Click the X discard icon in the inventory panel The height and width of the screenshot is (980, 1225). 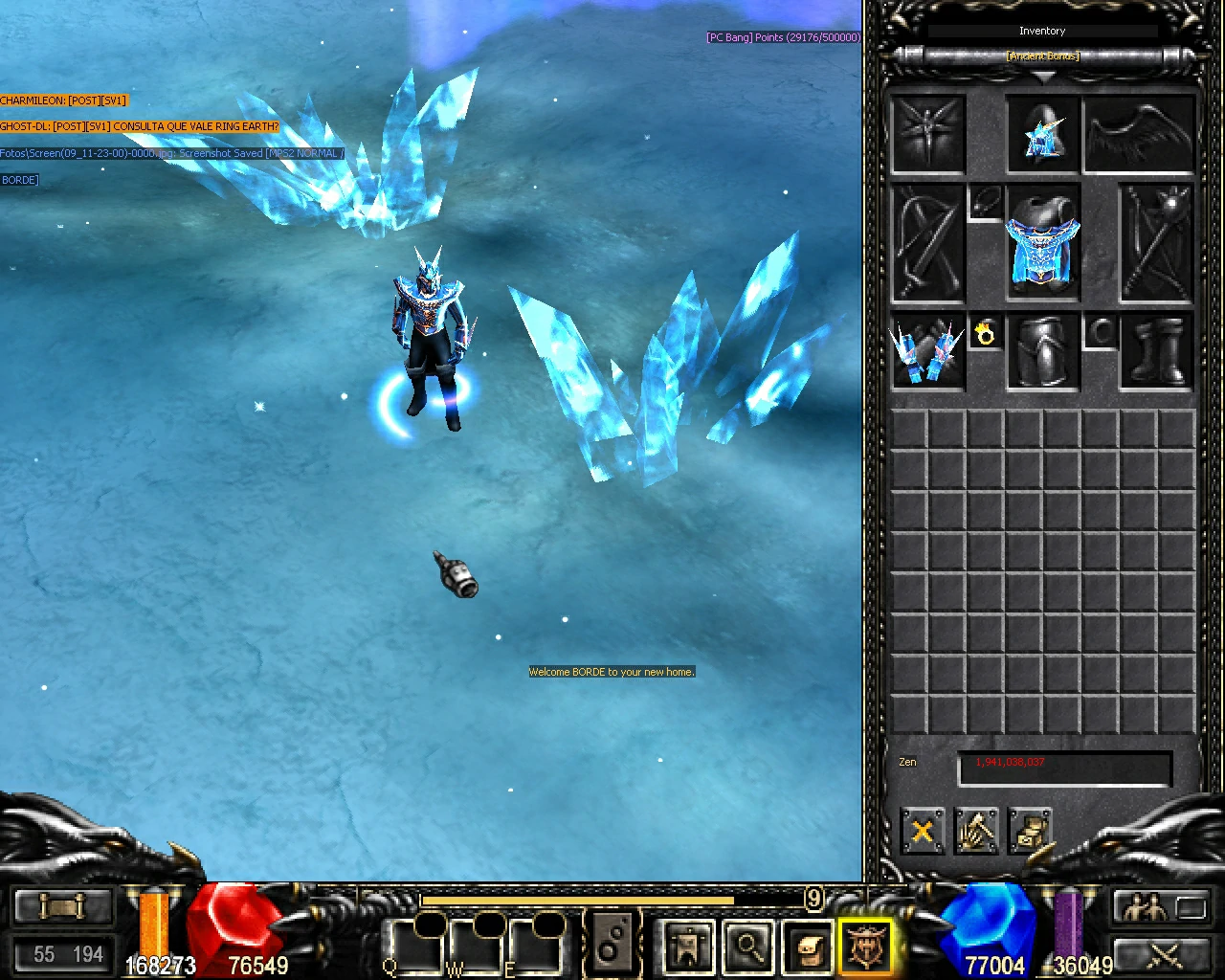922,832
